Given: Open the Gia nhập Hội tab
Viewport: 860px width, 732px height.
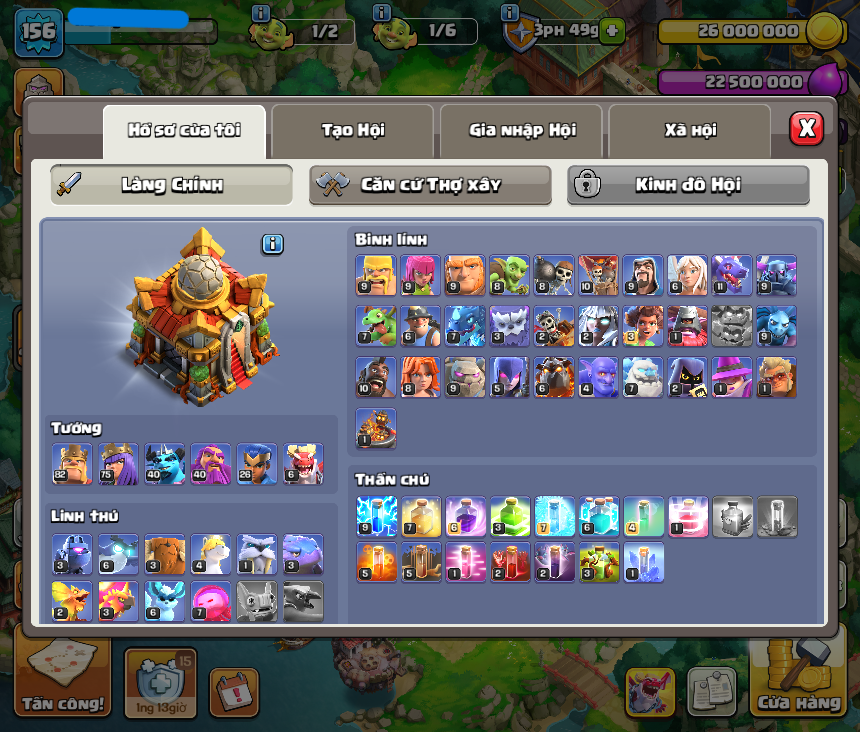Looking at the screenshot, I should [x=521, y=130].
